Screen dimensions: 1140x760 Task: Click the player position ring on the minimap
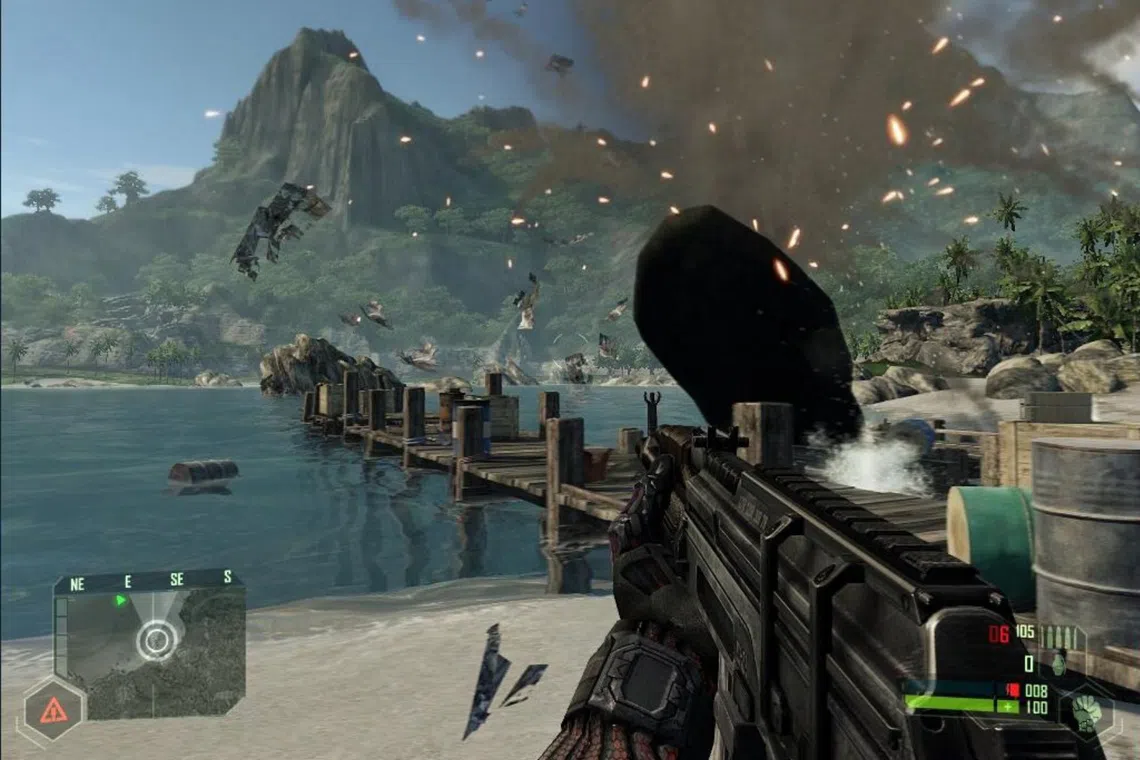pyautogui.click(x=157, y=640)
